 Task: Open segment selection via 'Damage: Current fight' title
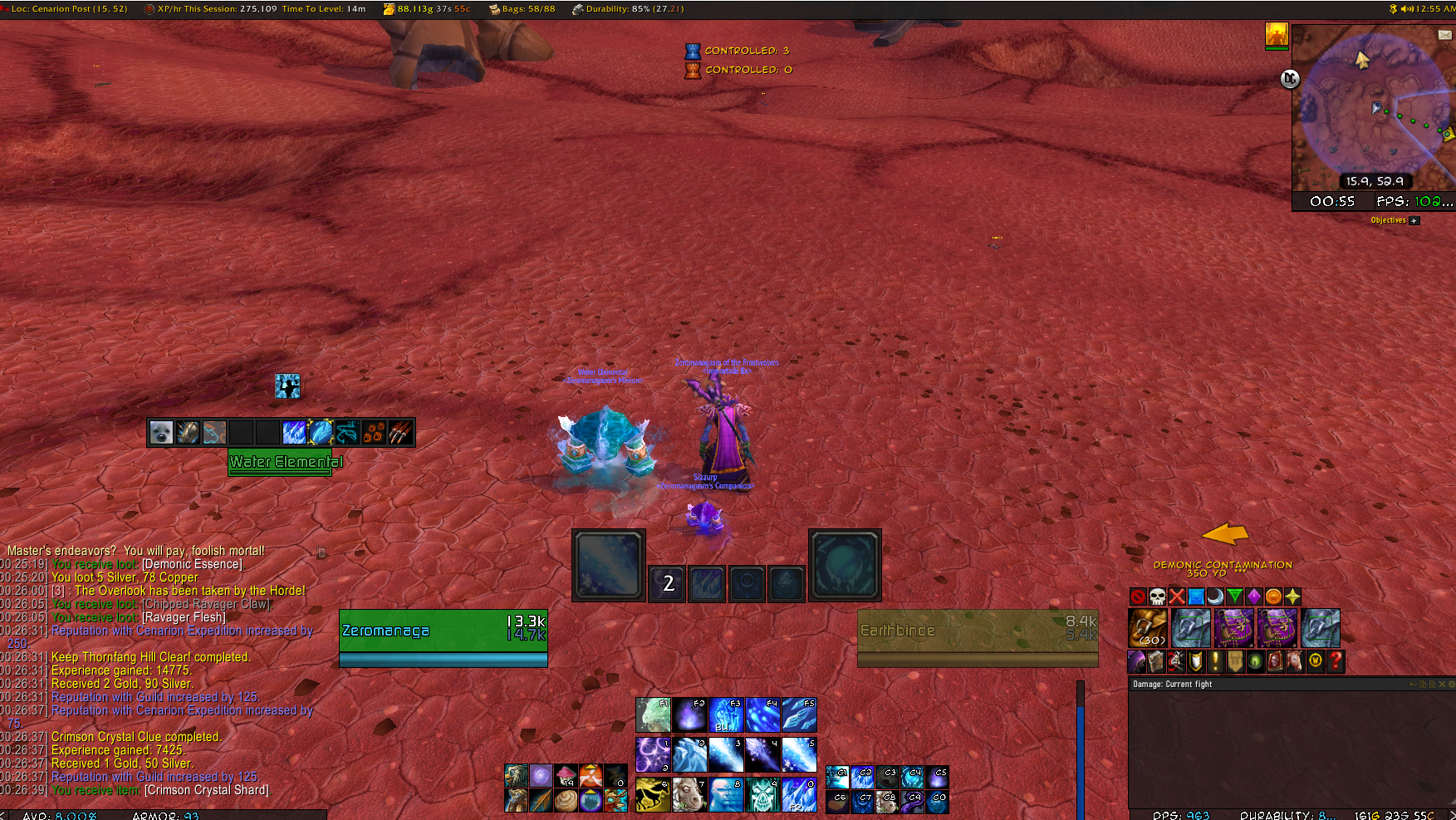click(x=1173, y=685)
